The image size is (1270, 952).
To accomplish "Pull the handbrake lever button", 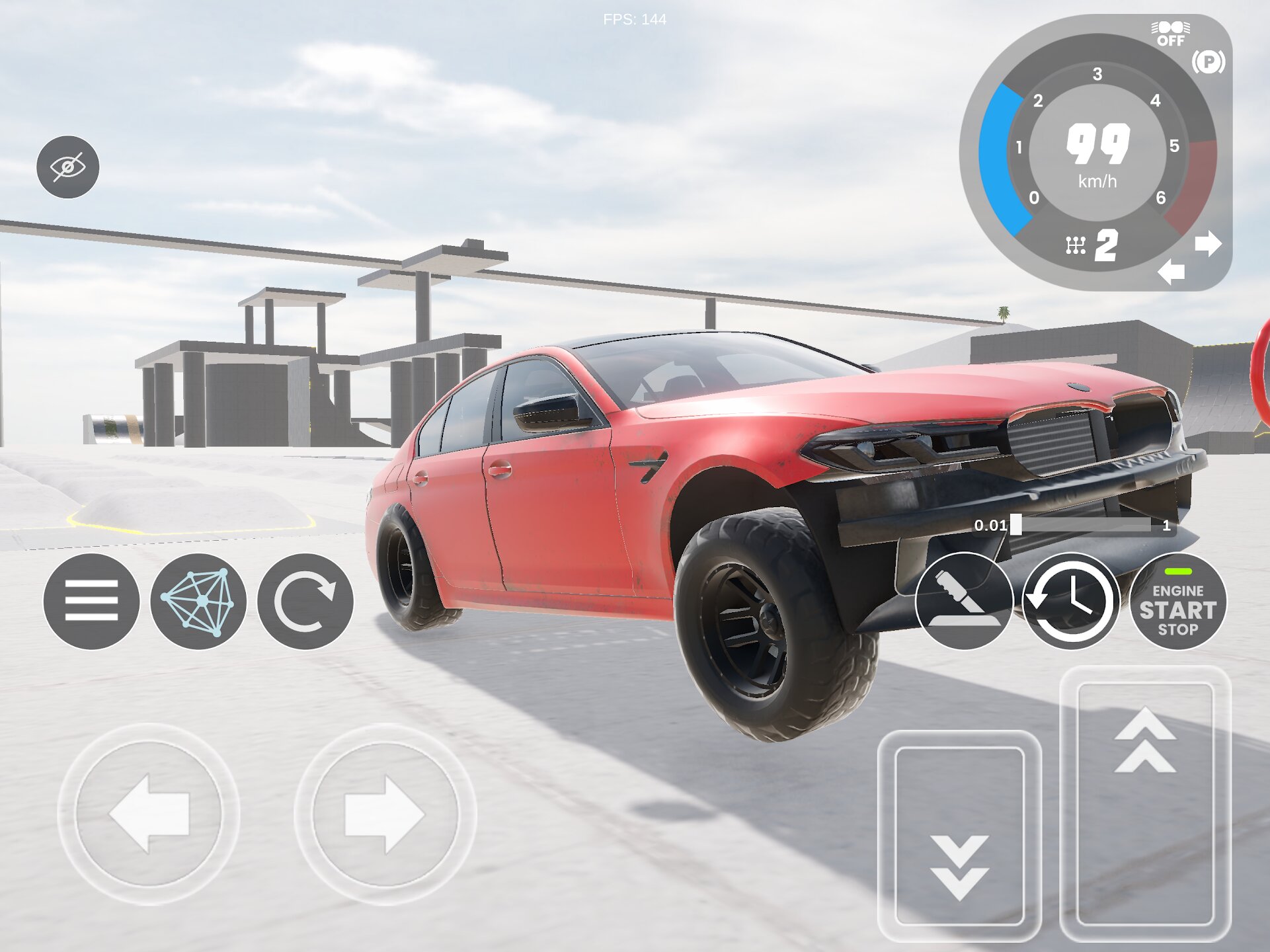I will tap(964, 601).
